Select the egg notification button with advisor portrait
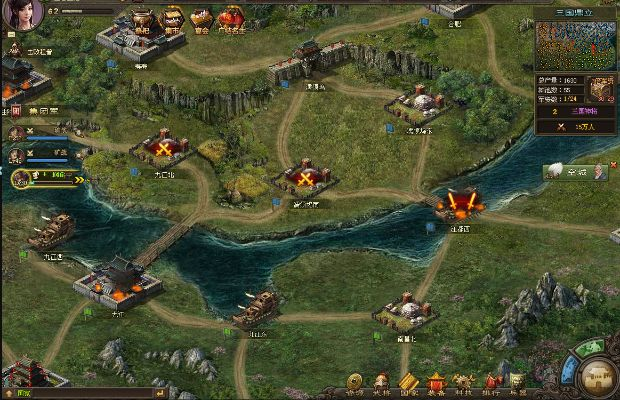 [577, 172]
